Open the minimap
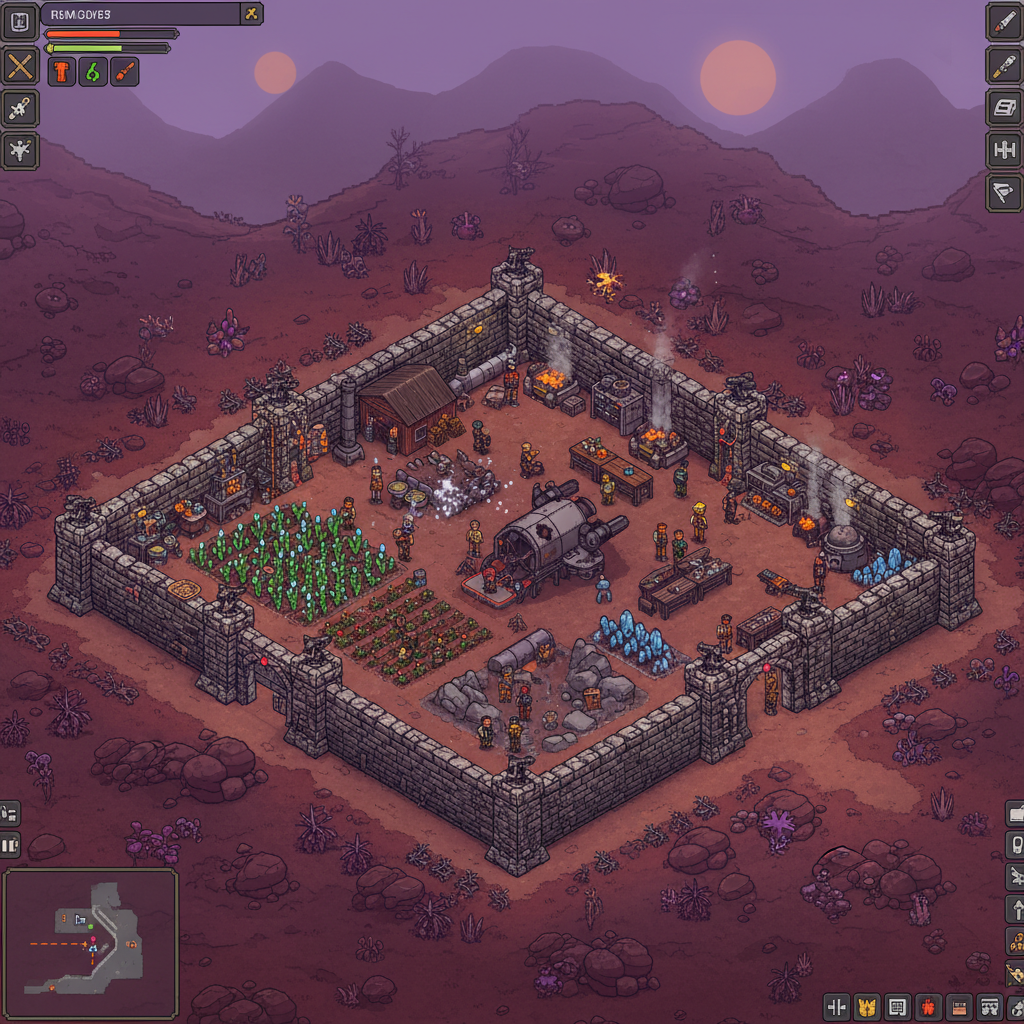This screenshot has height=1024, width=1024. [x=90, y=943]
